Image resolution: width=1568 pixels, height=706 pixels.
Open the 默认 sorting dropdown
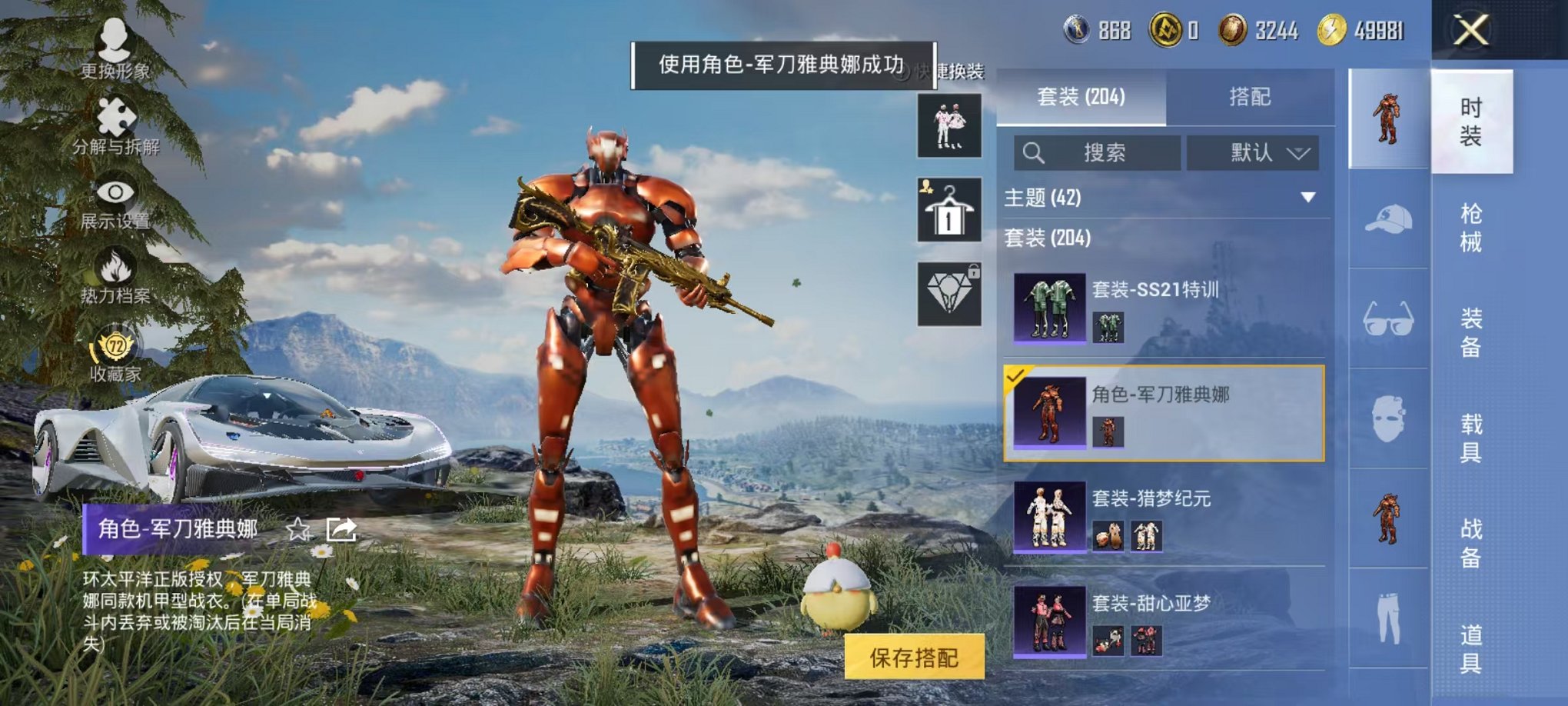1254,153
